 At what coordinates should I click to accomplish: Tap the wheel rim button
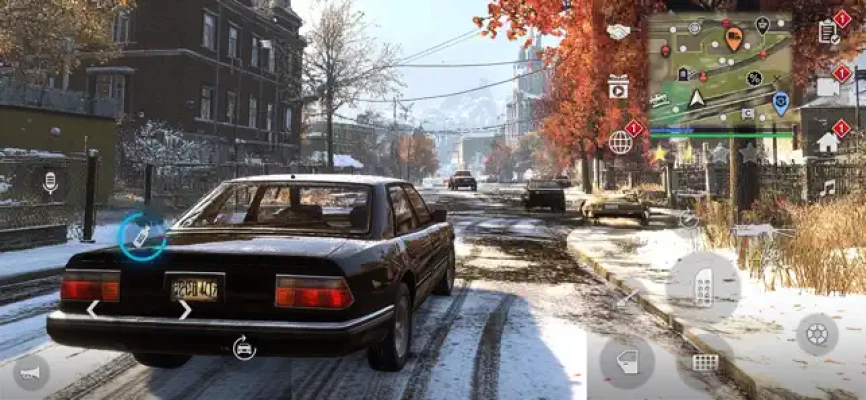coord(817,334)
